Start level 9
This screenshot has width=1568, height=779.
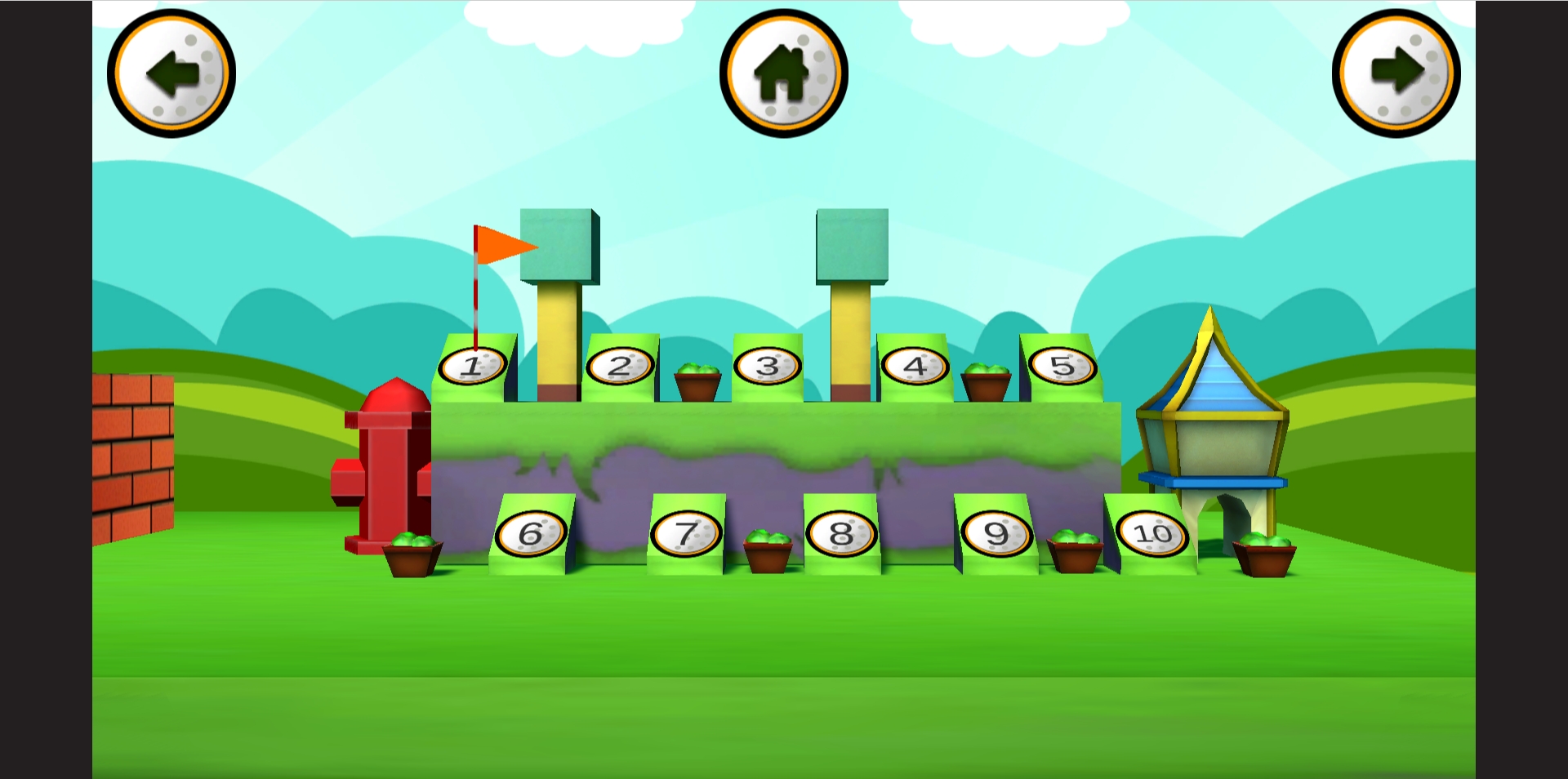tap(996, 535)
